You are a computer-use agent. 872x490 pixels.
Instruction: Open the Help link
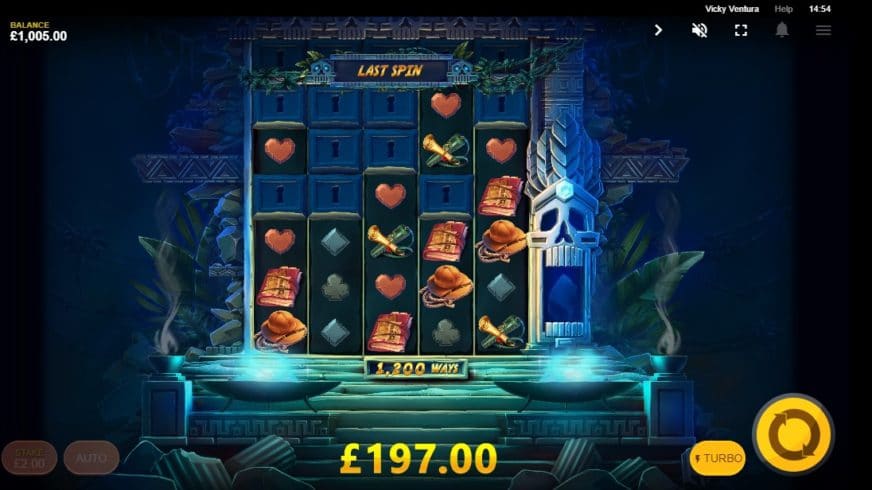784,9
